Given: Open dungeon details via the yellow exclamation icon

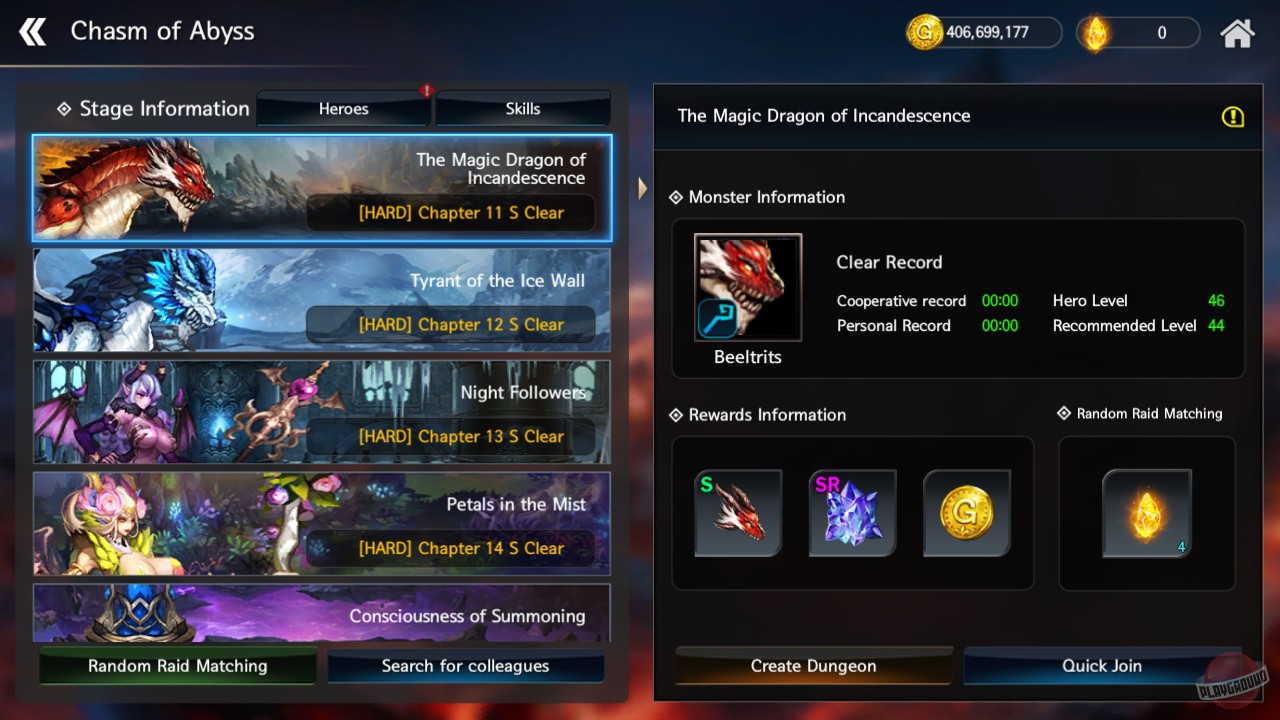Looking at the screenshot, I should click(1233, 117).
